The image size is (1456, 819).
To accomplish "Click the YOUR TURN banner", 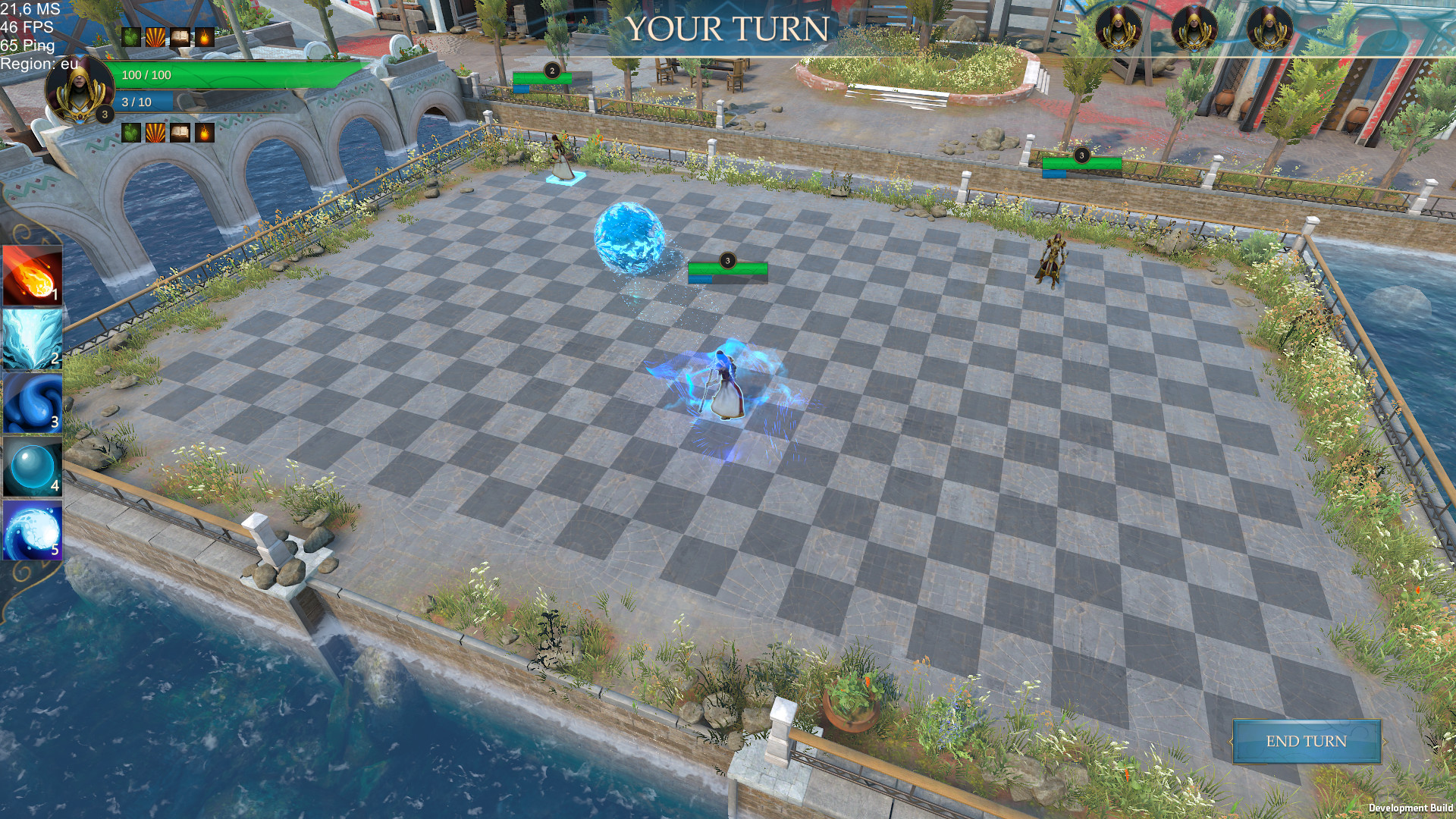I will pos(728,30).
